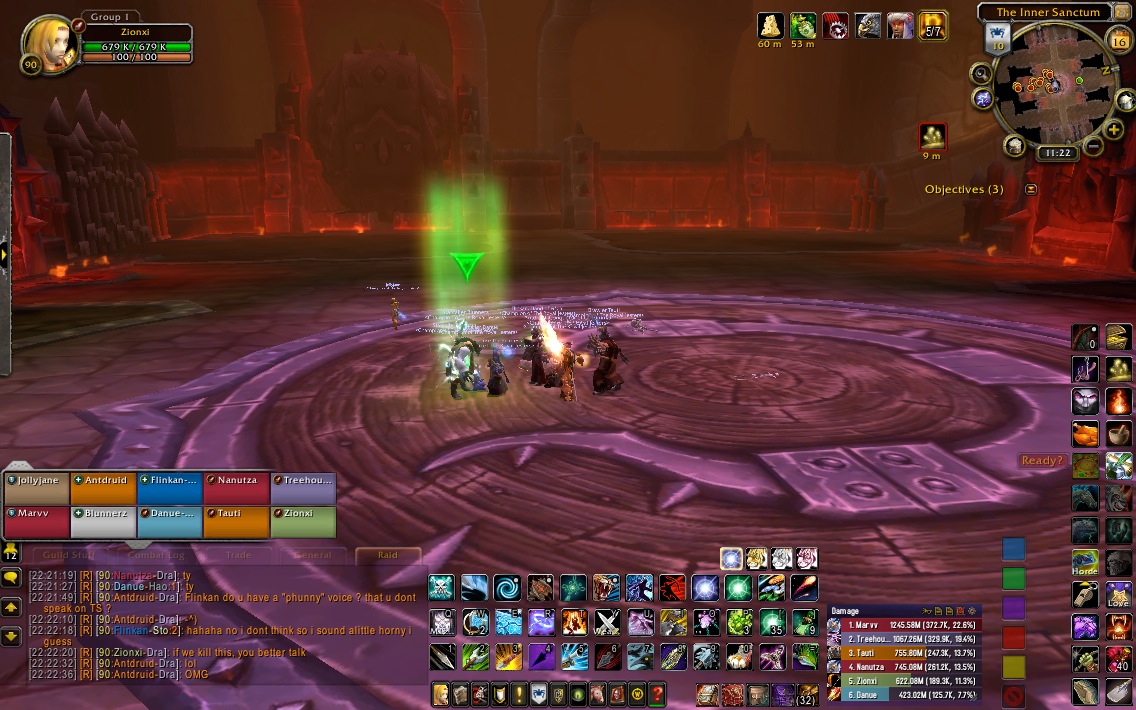Click the chat scroll-up arrow button
Viewport: 1136px width, 710px height.
point(12,607)
